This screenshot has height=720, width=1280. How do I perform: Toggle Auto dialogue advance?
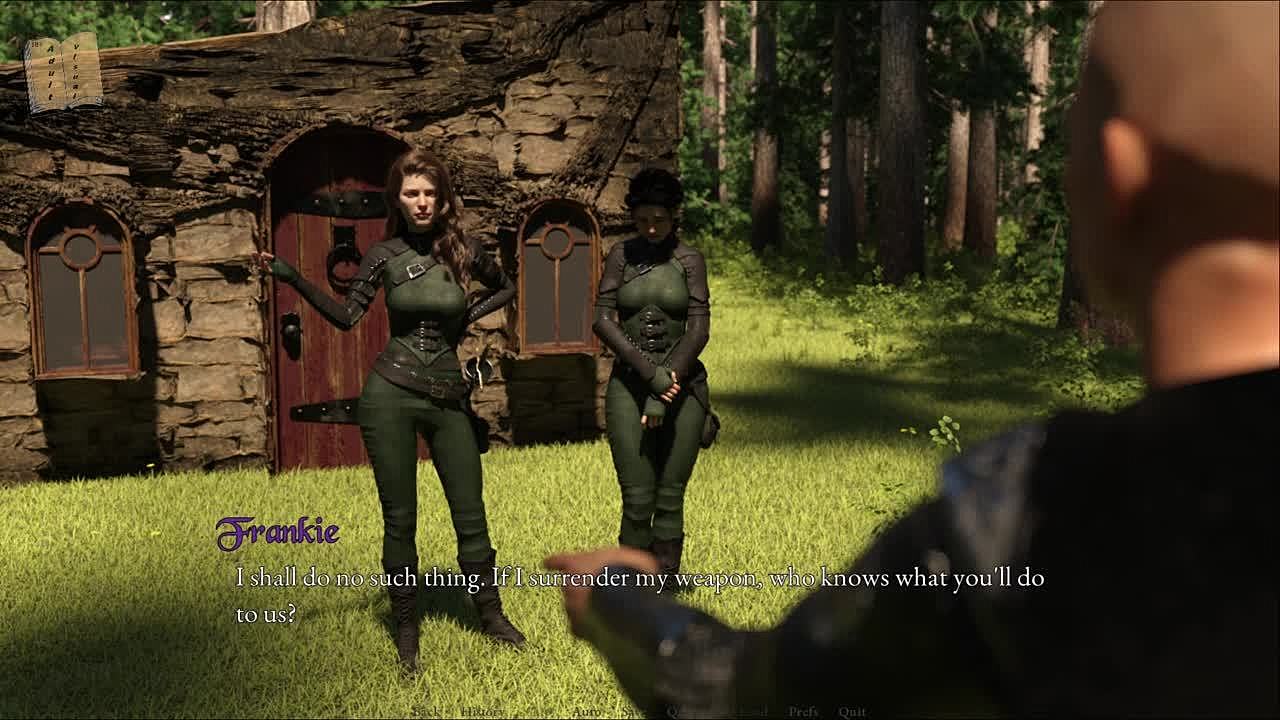coord(587,711)
